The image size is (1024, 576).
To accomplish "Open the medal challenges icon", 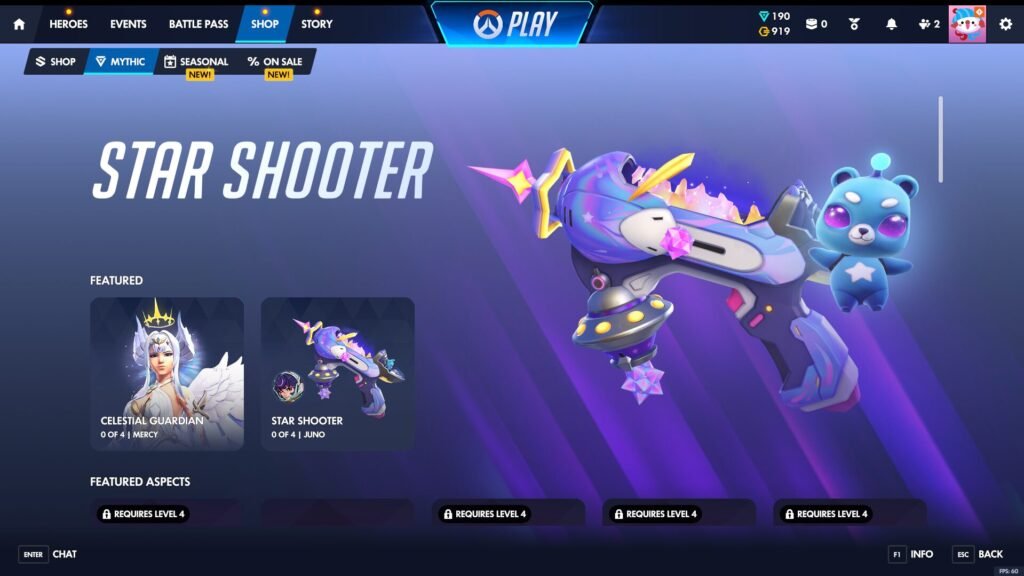I will [855, 24].
